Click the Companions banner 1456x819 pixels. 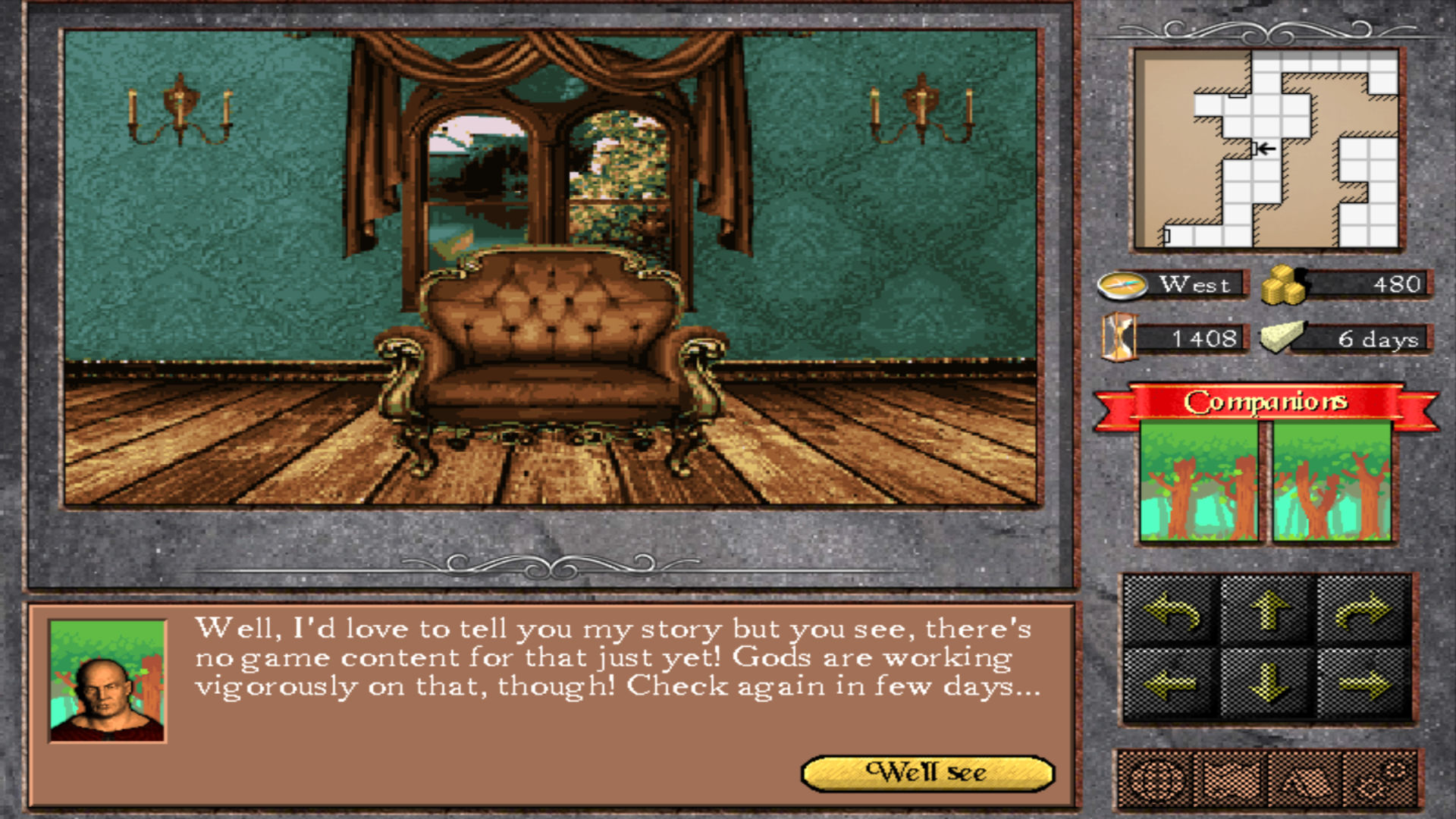[1266, 402]
